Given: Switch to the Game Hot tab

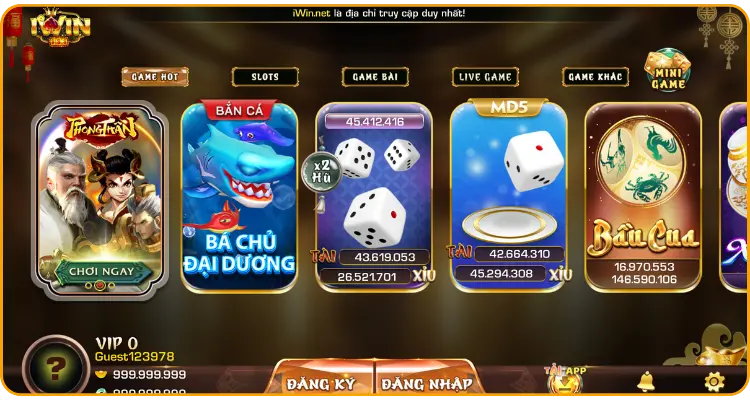Looking at the screenshot, I should click(x=154, y=77).
